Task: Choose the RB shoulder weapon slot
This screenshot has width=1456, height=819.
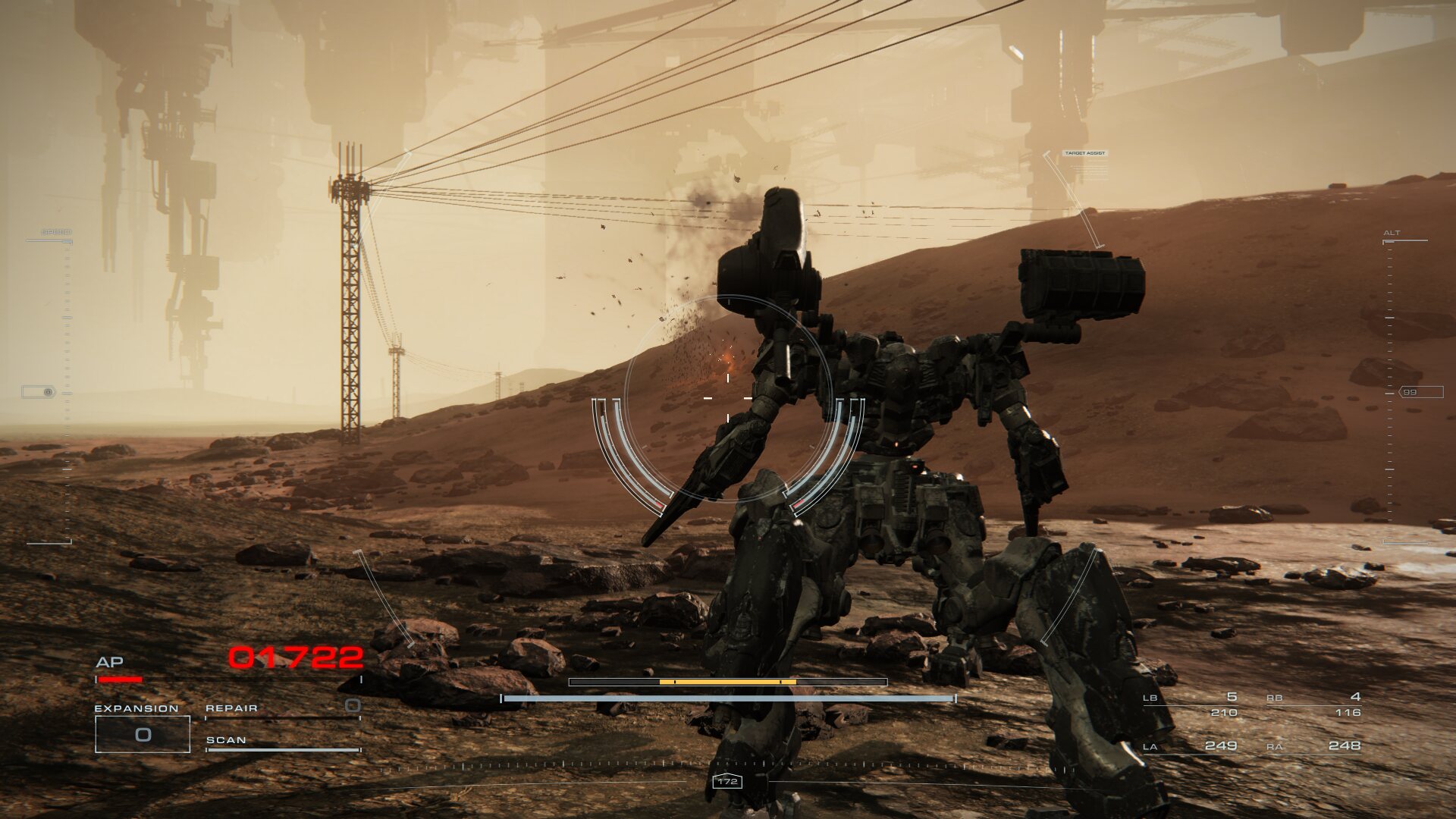Action: point(1313,704)
